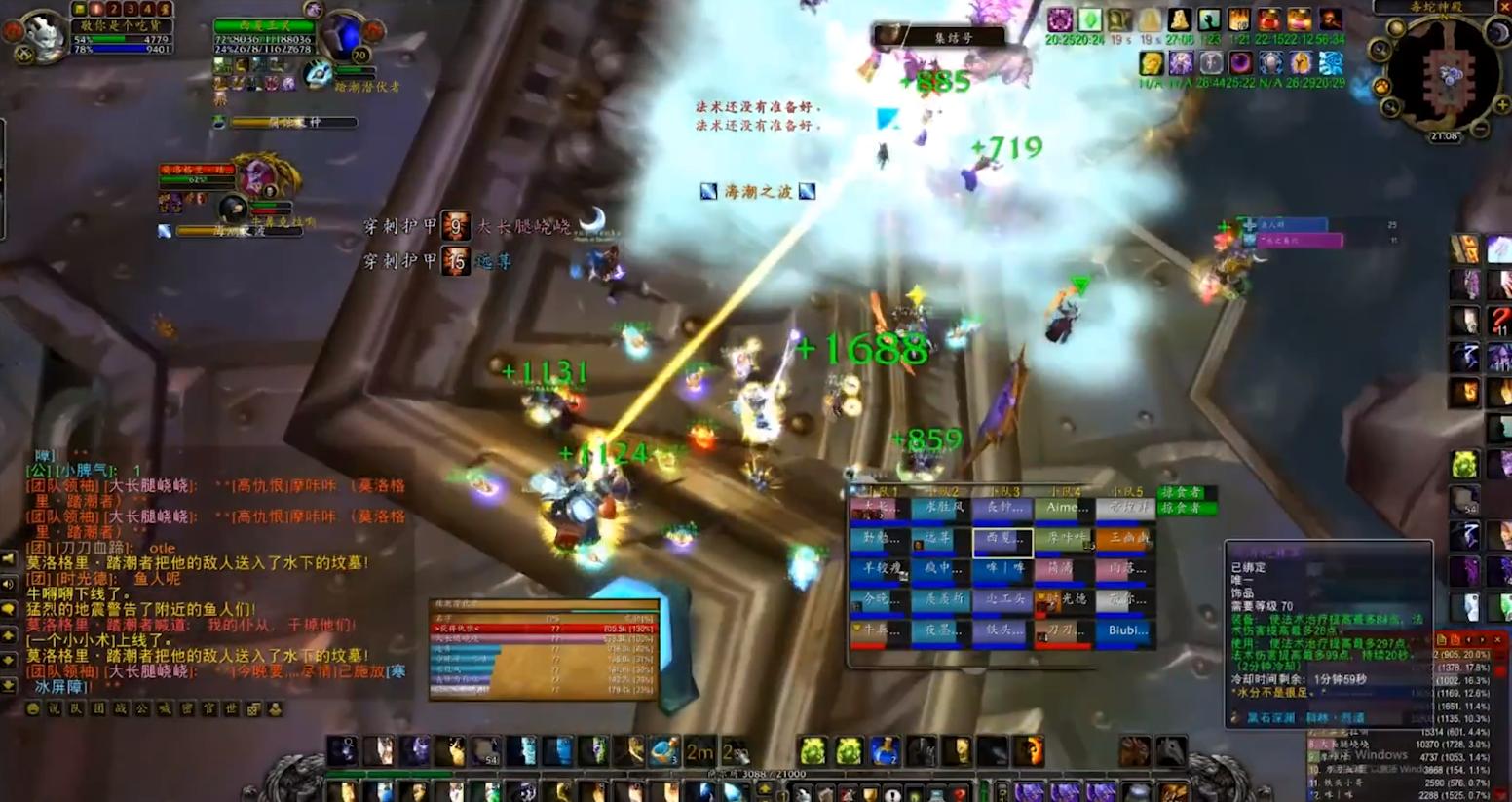The image size is (1512, 802).
Task: Click the green gem buff icon
Action: point(1089,19)
